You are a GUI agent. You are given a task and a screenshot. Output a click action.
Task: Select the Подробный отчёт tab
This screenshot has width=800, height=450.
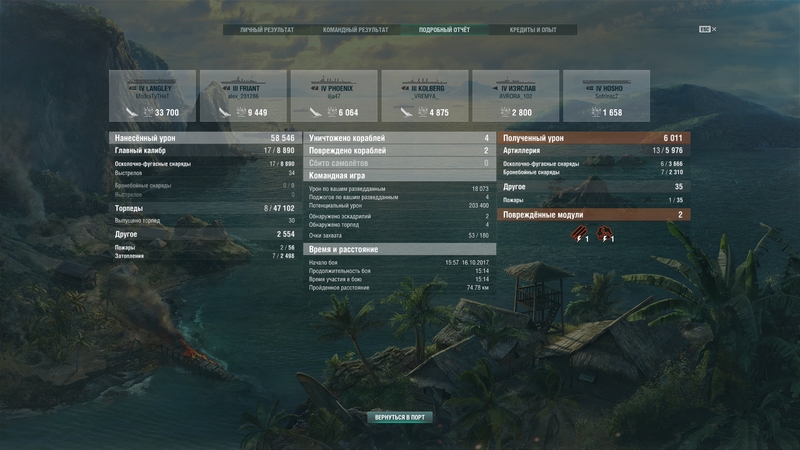point(443,30)
